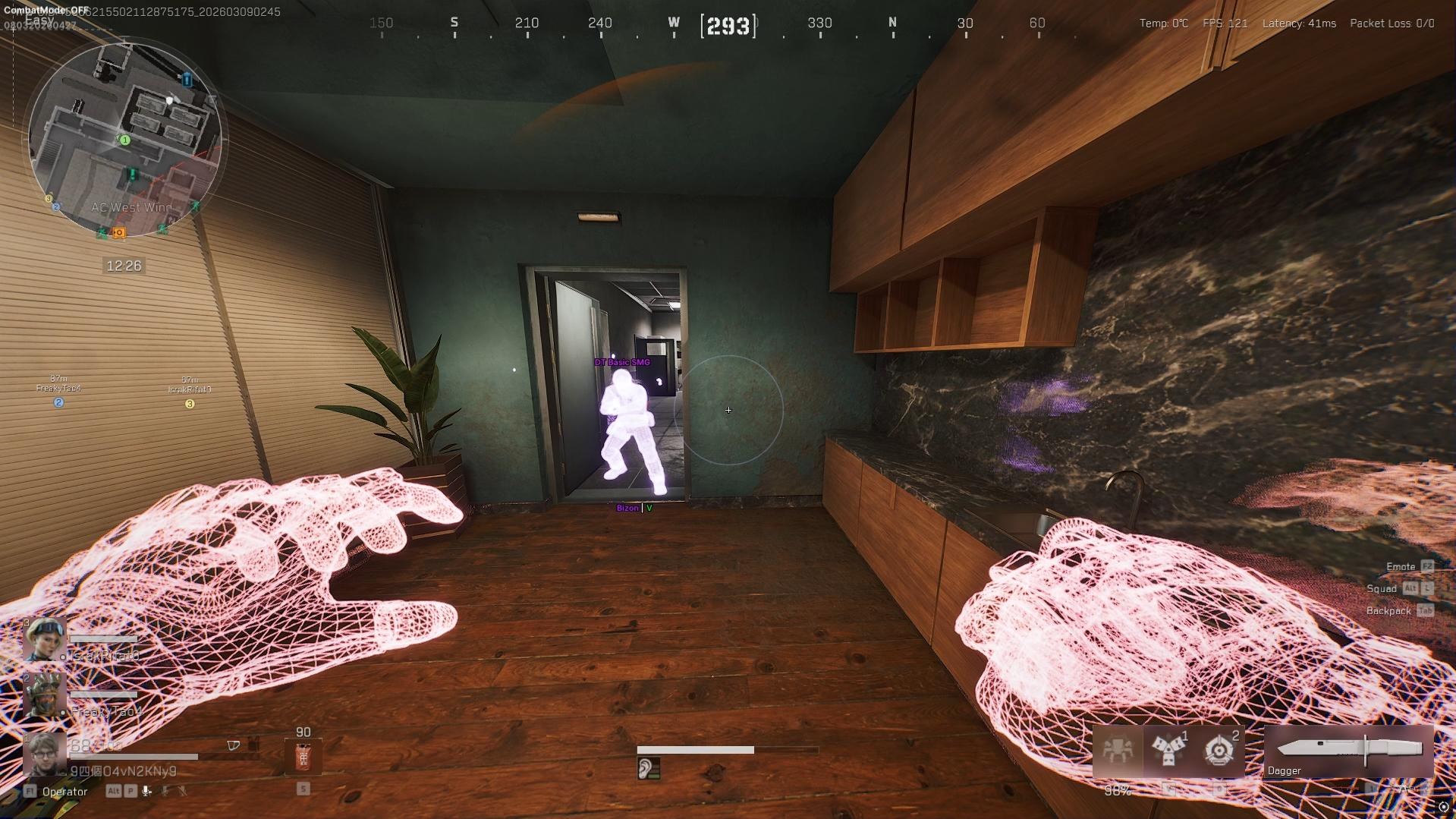Use the ability icon numbered 2
Screen dimensions: 1456x819
(1219, 750)
